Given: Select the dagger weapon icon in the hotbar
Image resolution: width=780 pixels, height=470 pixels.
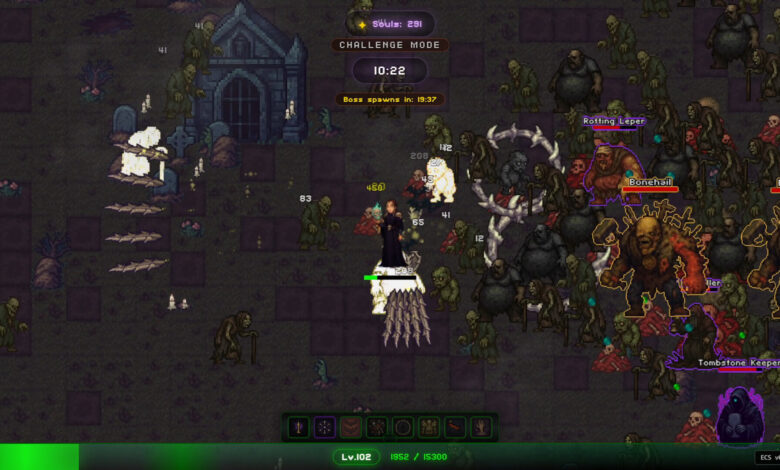Looking at the screenshot, I should (298, 427).
